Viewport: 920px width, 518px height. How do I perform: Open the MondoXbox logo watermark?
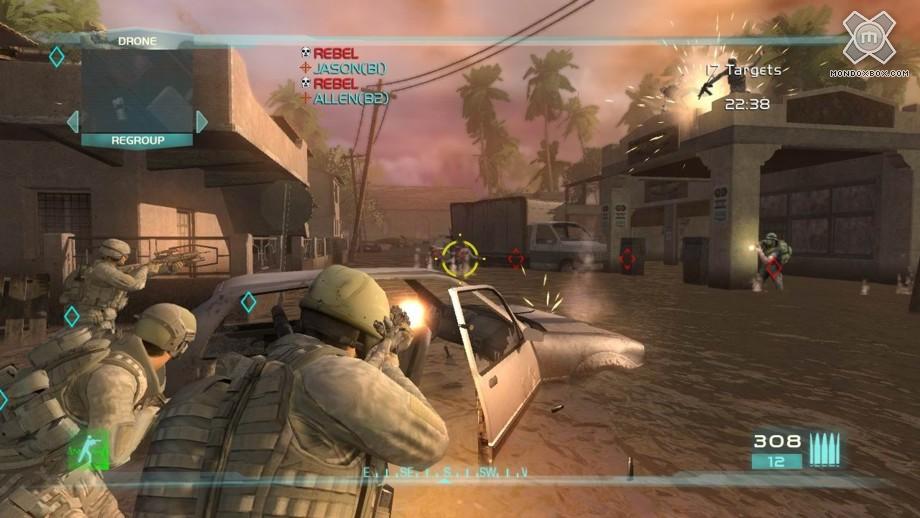869,42
